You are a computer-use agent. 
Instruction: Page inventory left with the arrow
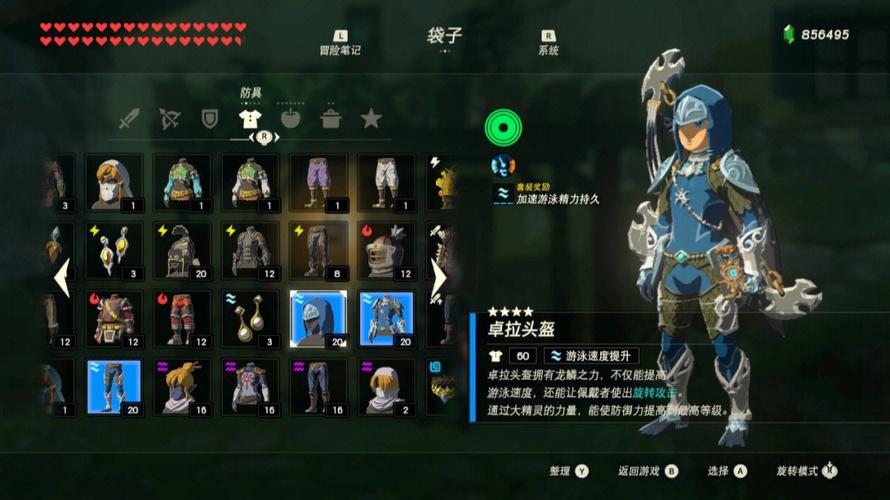click(62, 277)
